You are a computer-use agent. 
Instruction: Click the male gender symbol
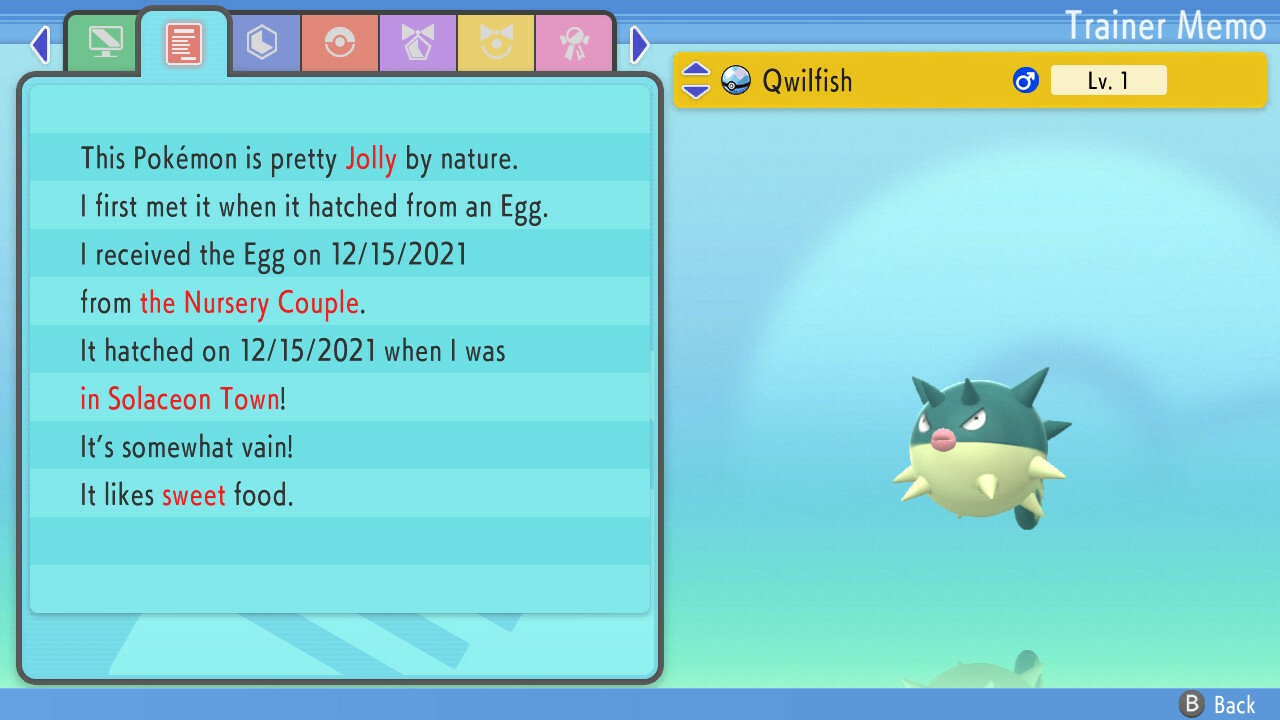click(x=1027, y=79)
